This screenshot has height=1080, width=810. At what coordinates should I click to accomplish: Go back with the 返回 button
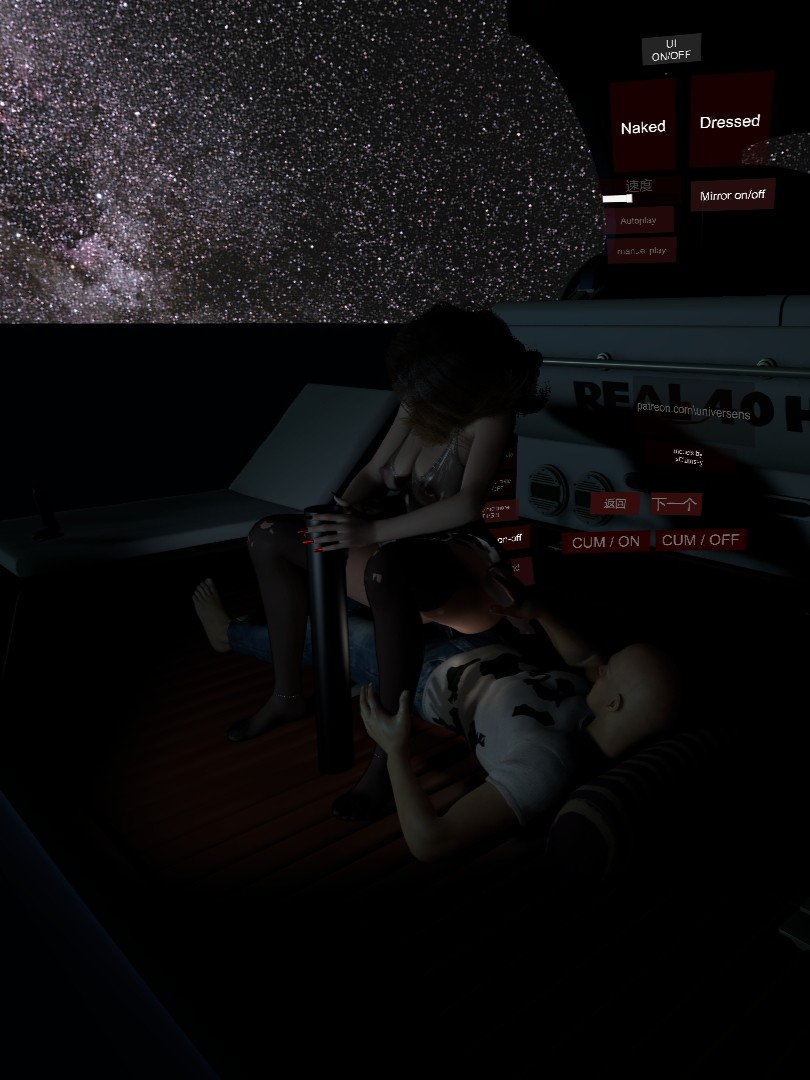pos(614,504)
